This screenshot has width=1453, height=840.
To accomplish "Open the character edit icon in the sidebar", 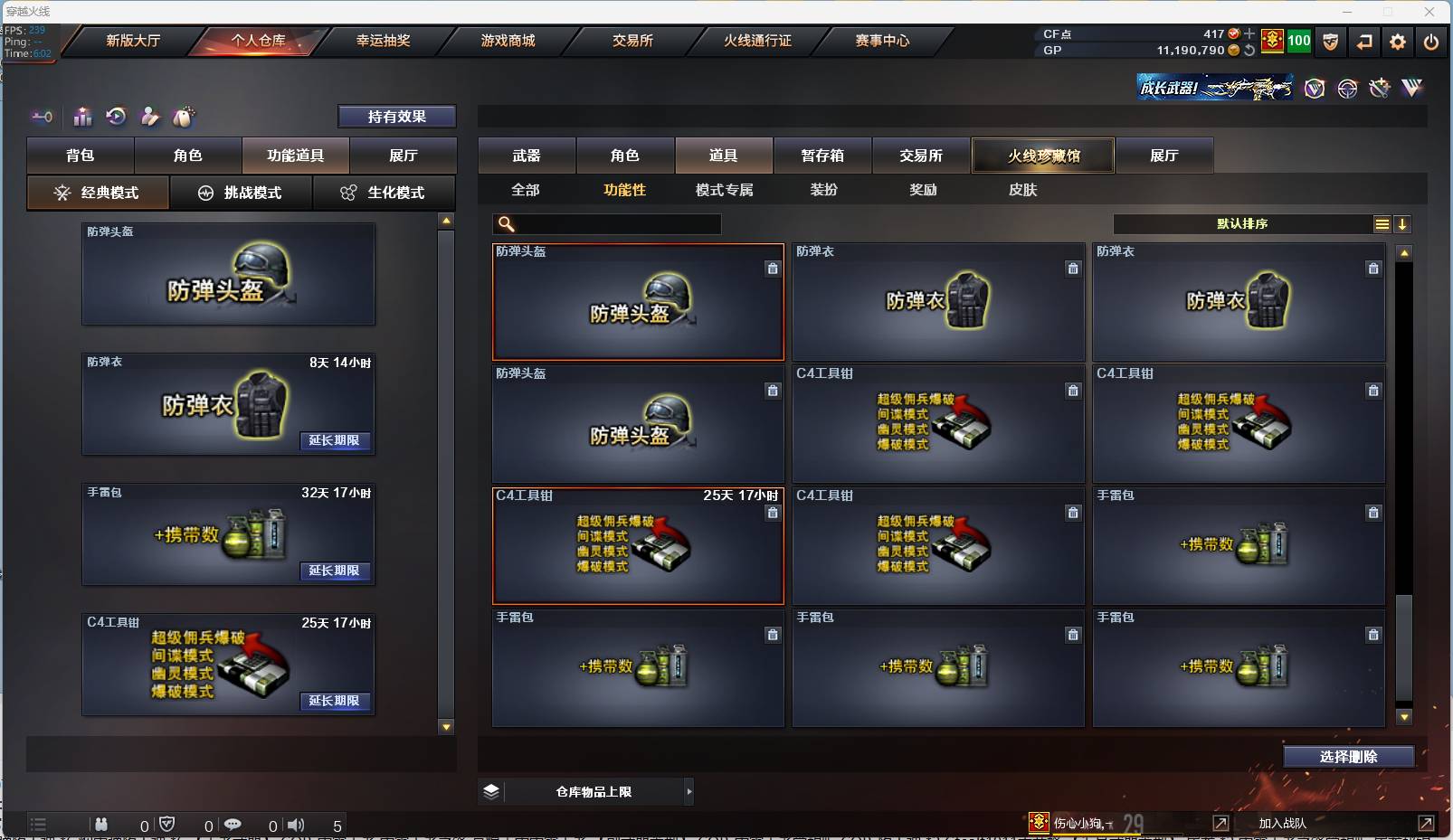I will tap(150, 117).
